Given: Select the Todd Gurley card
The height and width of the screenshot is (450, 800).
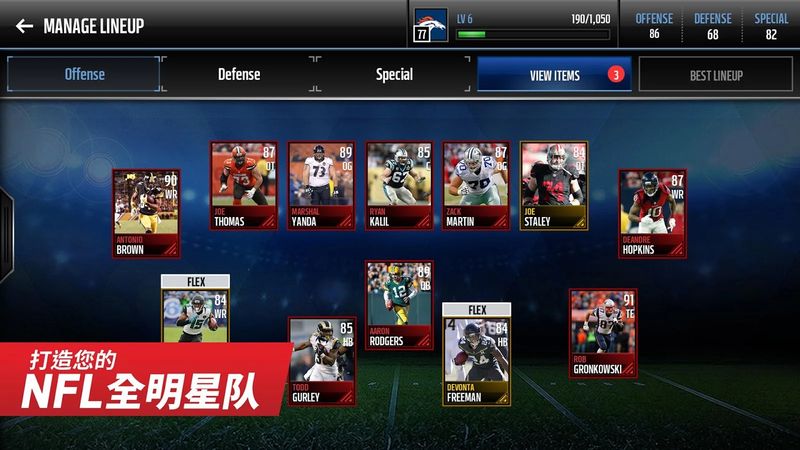Looking at the screenshot, I should [321, 360].
